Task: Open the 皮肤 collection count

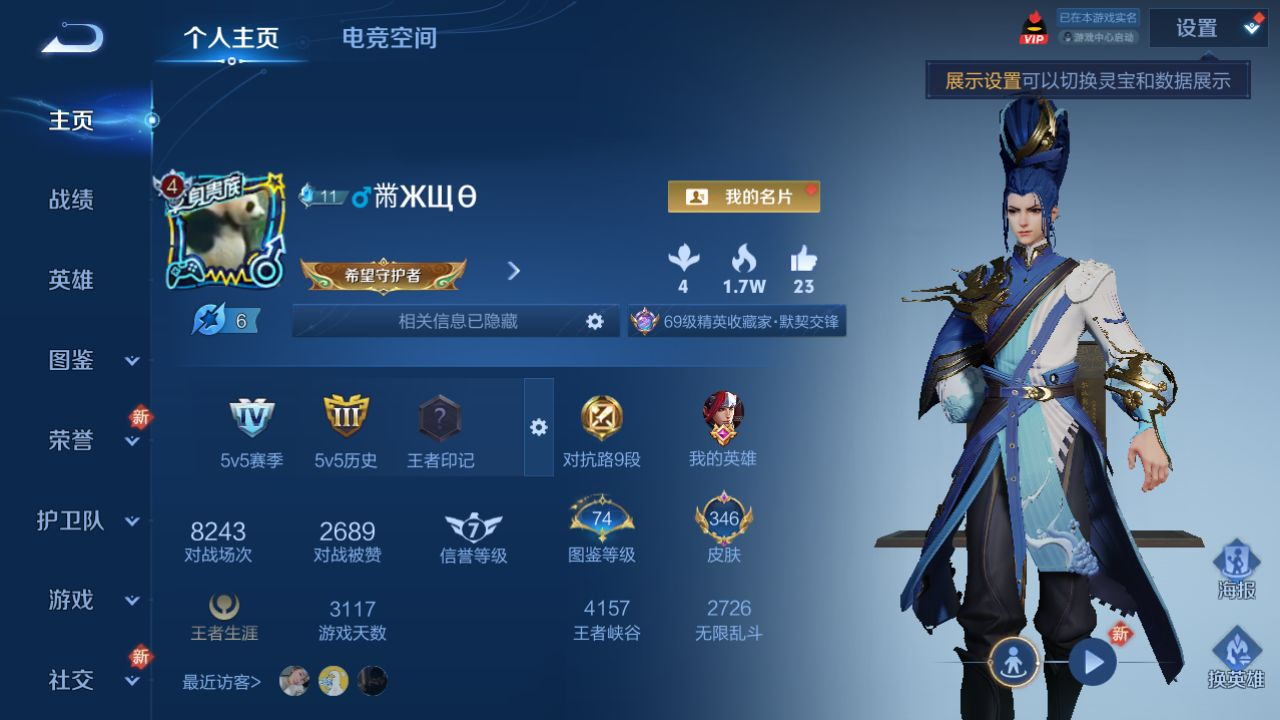Action: click(x=723, y=530)
